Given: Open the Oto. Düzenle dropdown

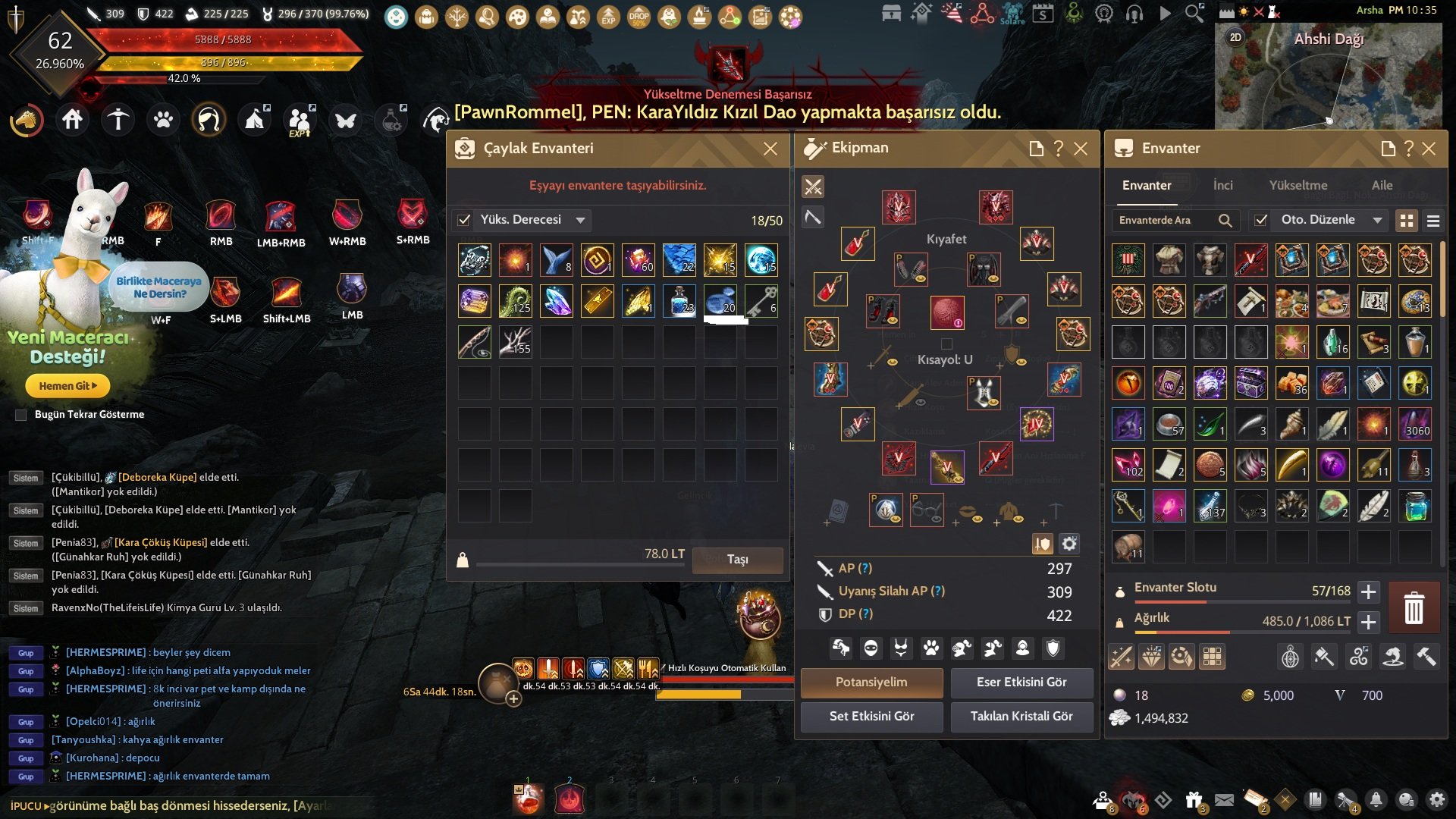Looking at the screenshot, I should pos(1377,221).
